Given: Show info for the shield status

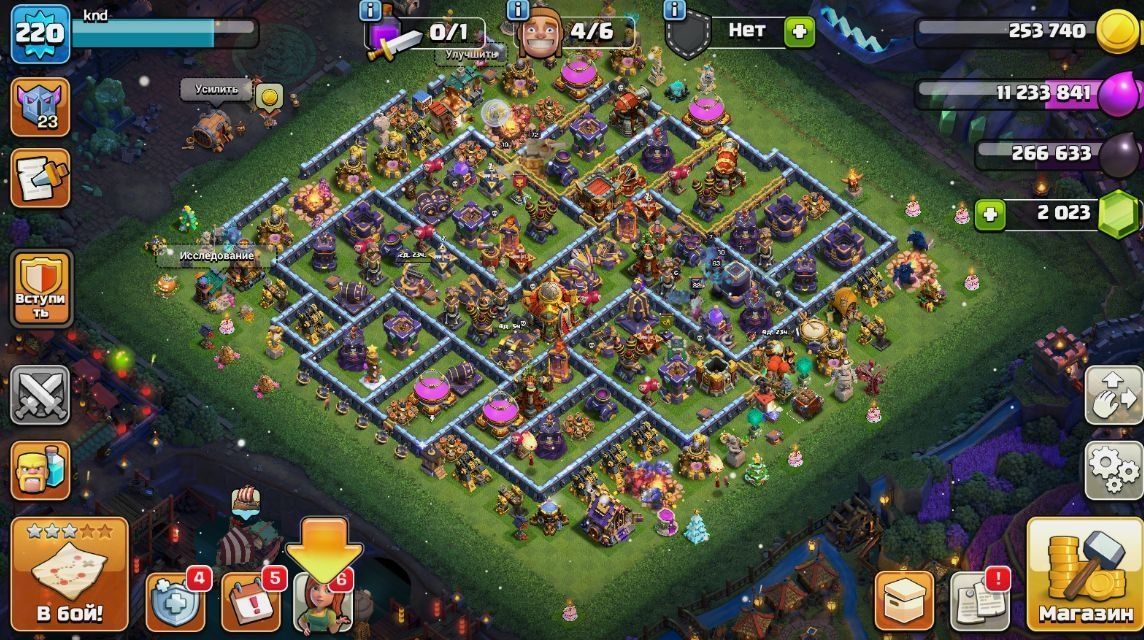Looking at the screenshot, I should pyautogui.click(x=675, y=11).
